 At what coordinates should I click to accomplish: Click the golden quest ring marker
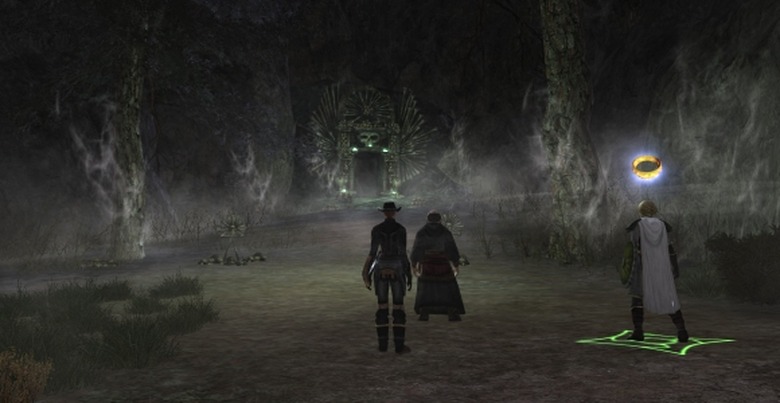(647, 167)
